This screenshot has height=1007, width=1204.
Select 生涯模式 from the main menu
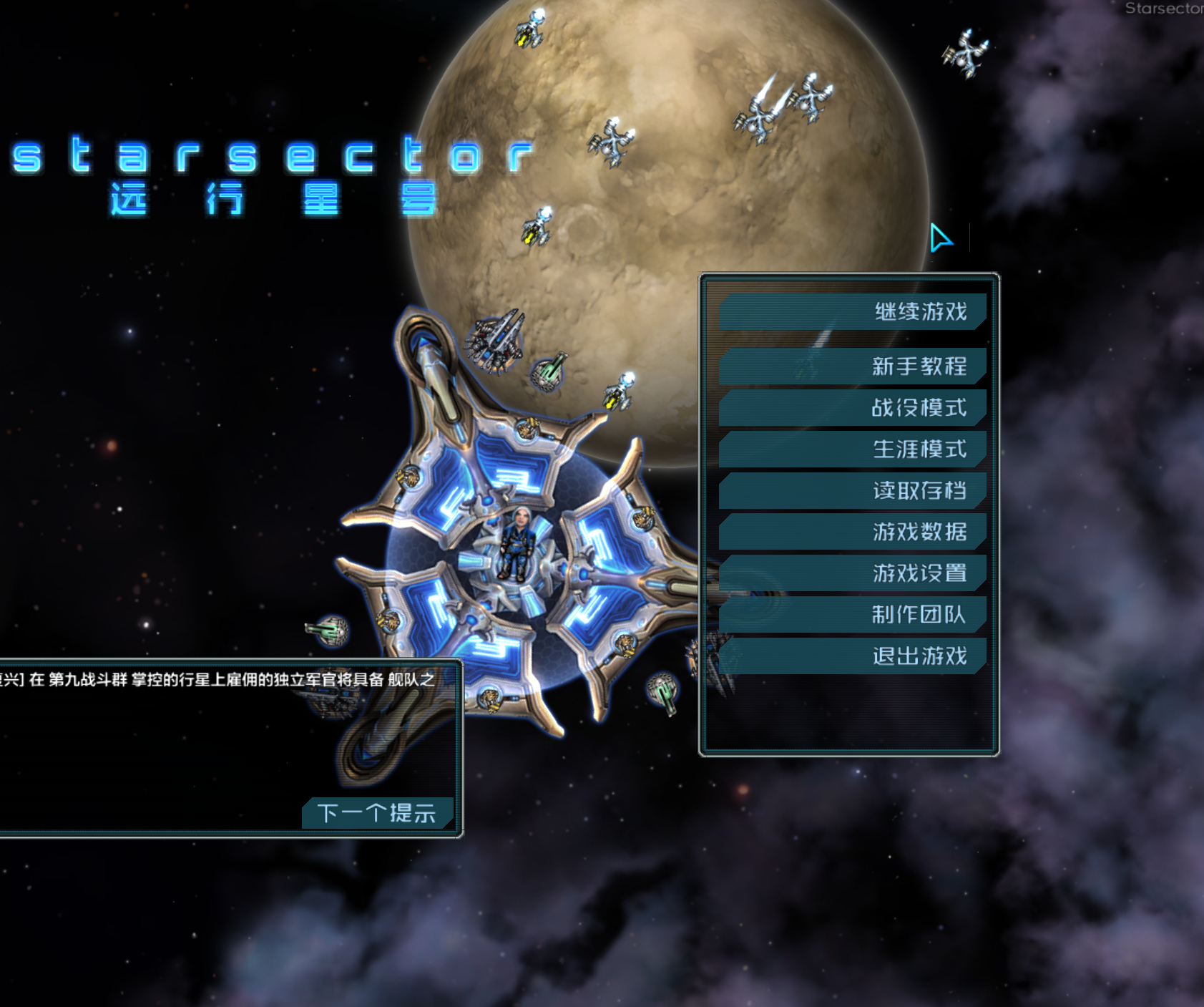point(853,449)
